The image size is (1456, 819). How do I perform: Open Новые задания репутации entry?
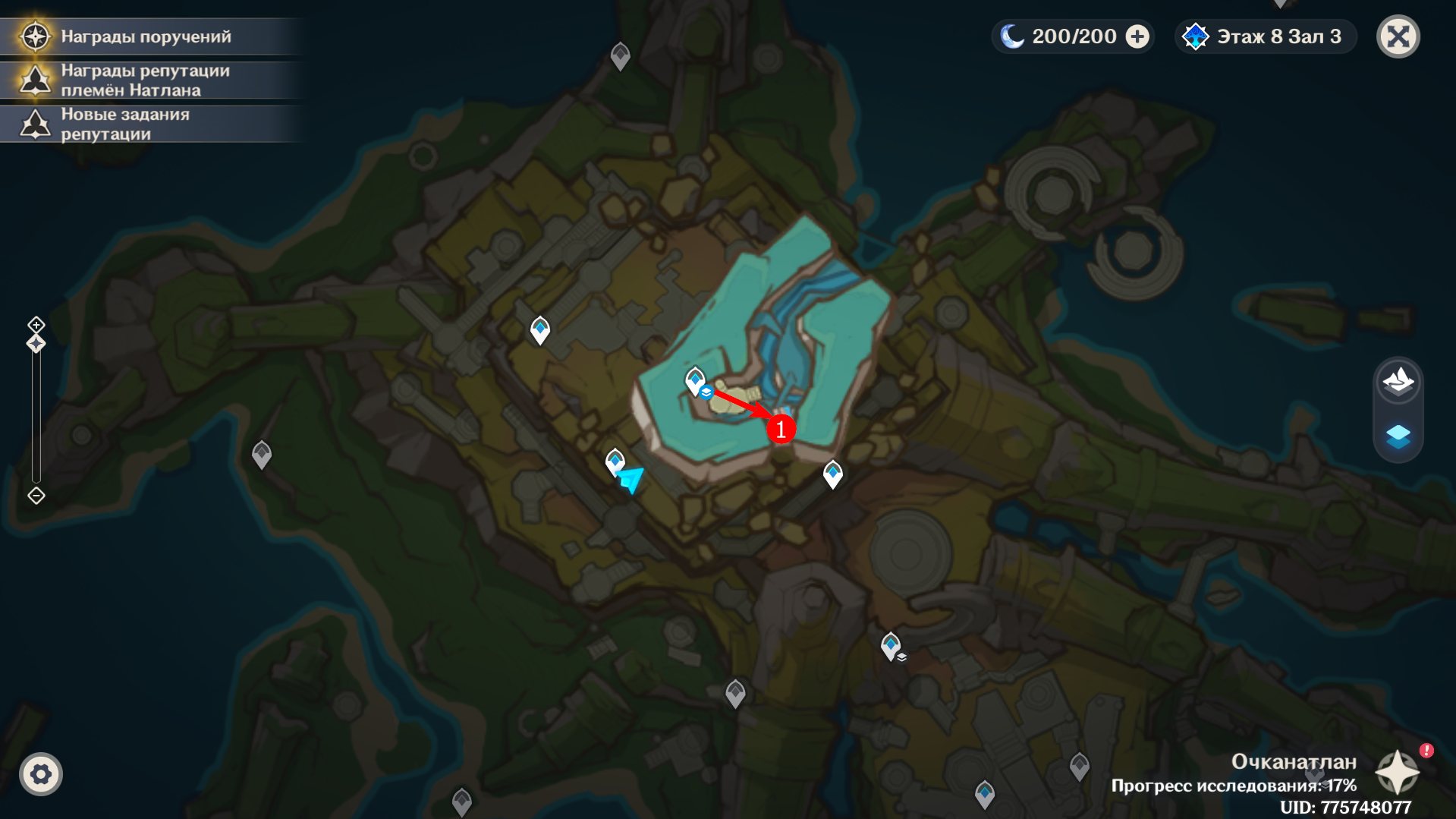[x=125, y=124]
